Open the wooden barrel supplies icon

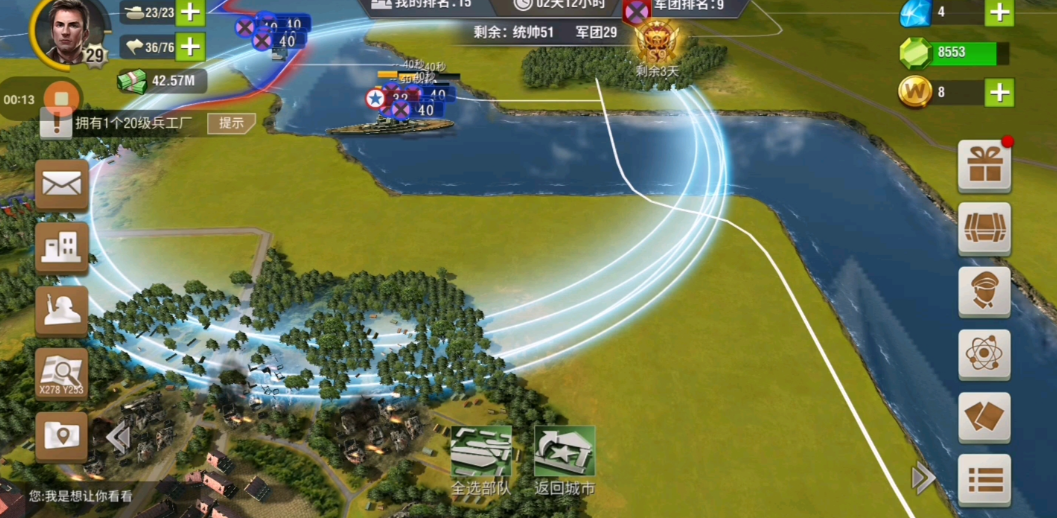click(984, 229)
